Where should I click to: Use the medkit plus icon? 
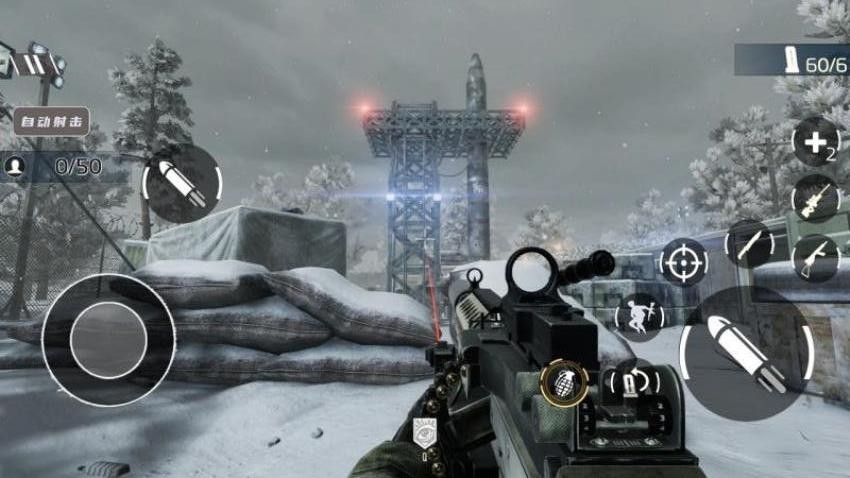point(815,142)
